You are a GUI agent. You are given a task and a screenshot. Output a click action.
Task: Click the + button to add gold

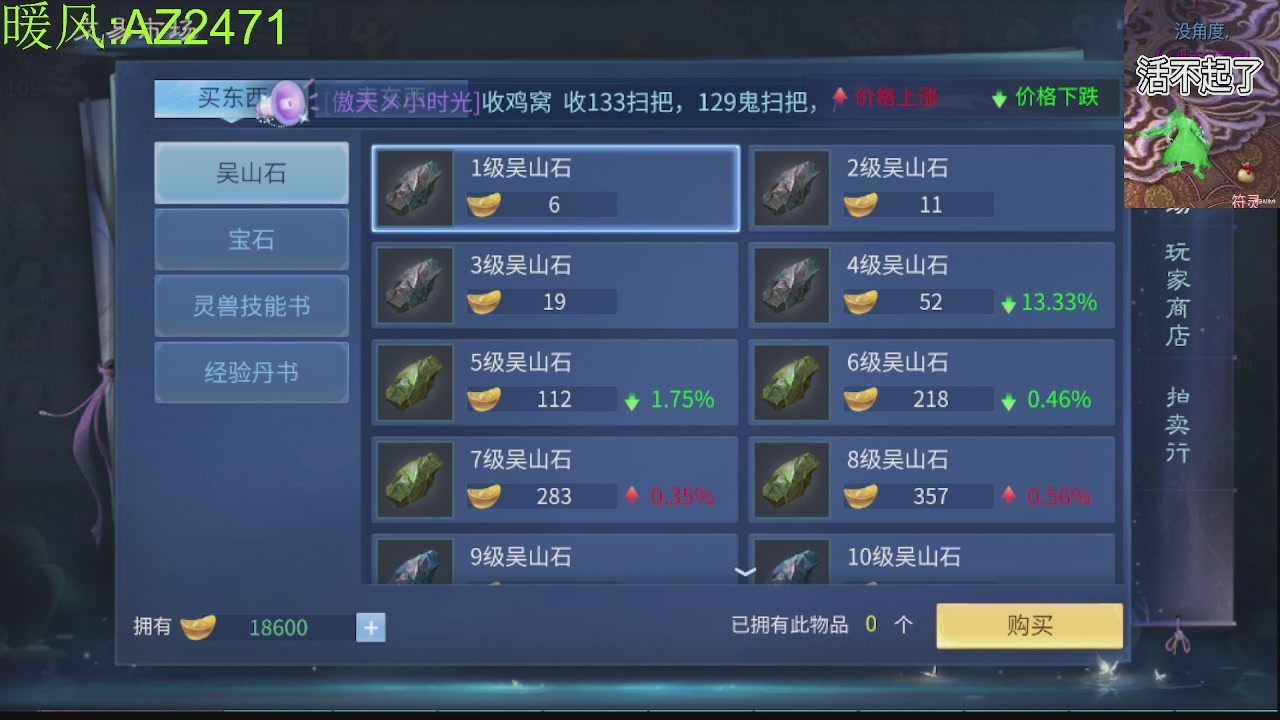click(x=370, y=627)
